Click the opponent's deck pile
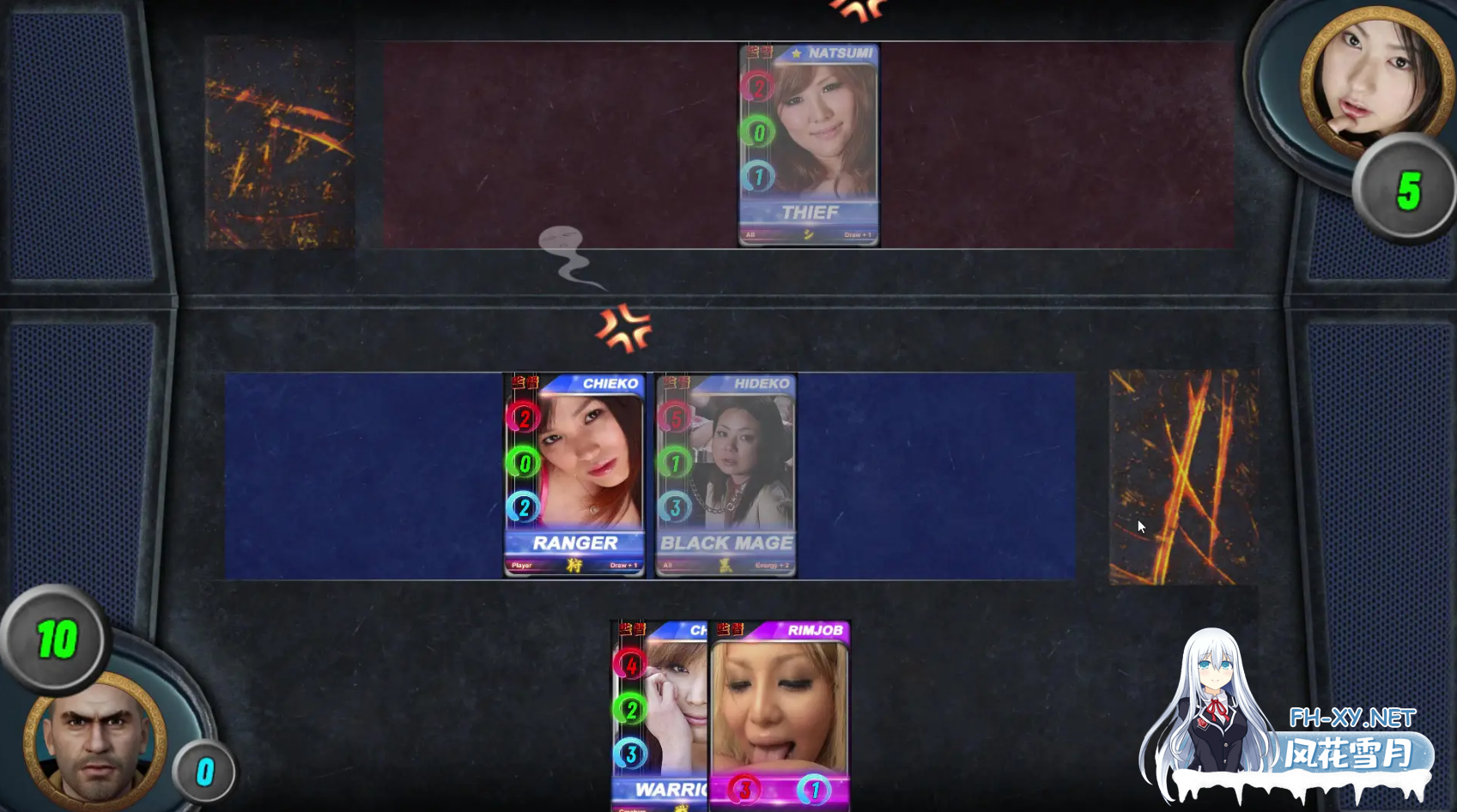The width and height of the screenshot is (1457, 812). 280,142
